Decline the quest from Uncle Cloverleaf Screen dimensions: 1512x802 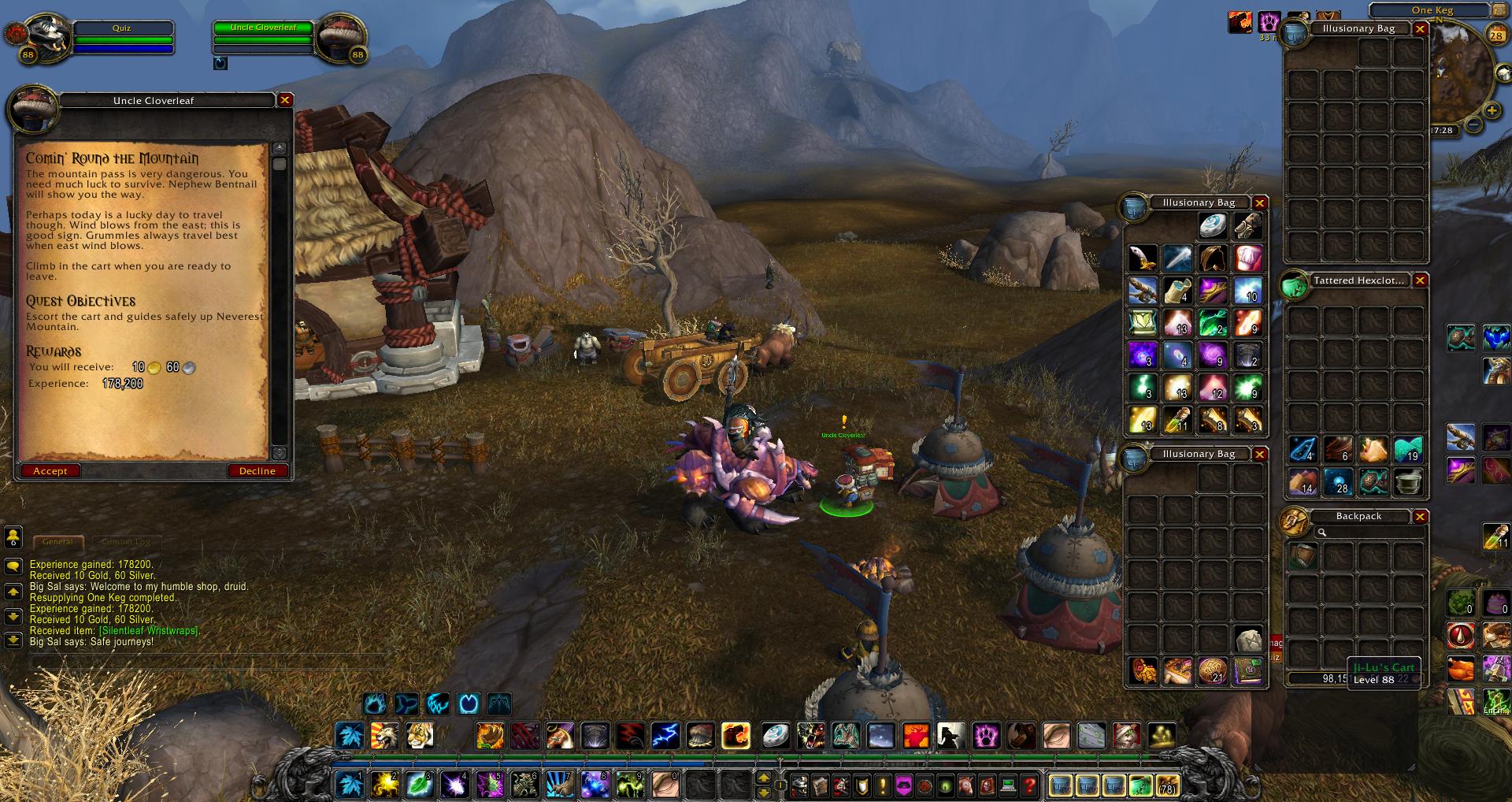(257, 471)
